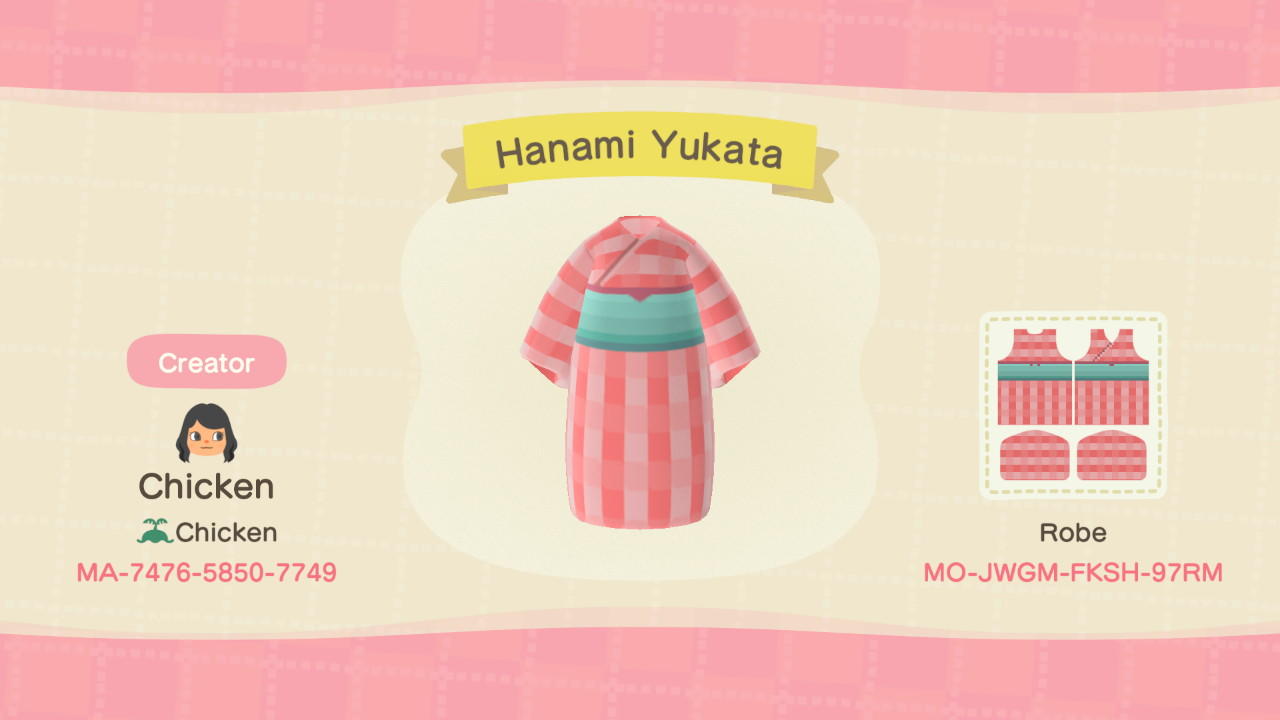Select creator code MA-7476-5850-7749
Viewport: 1280px width, 720px height.
205,573
